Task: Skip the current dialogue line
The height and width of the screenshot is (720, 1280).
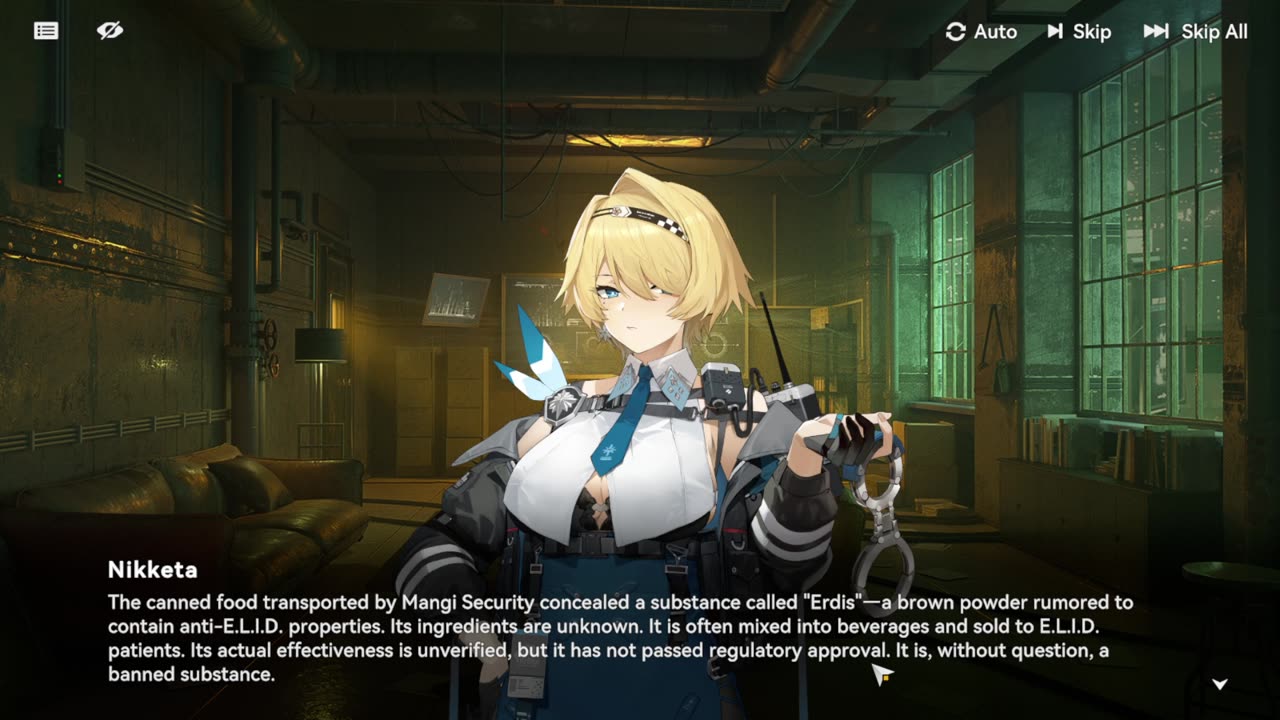Action: point(1079,32)
